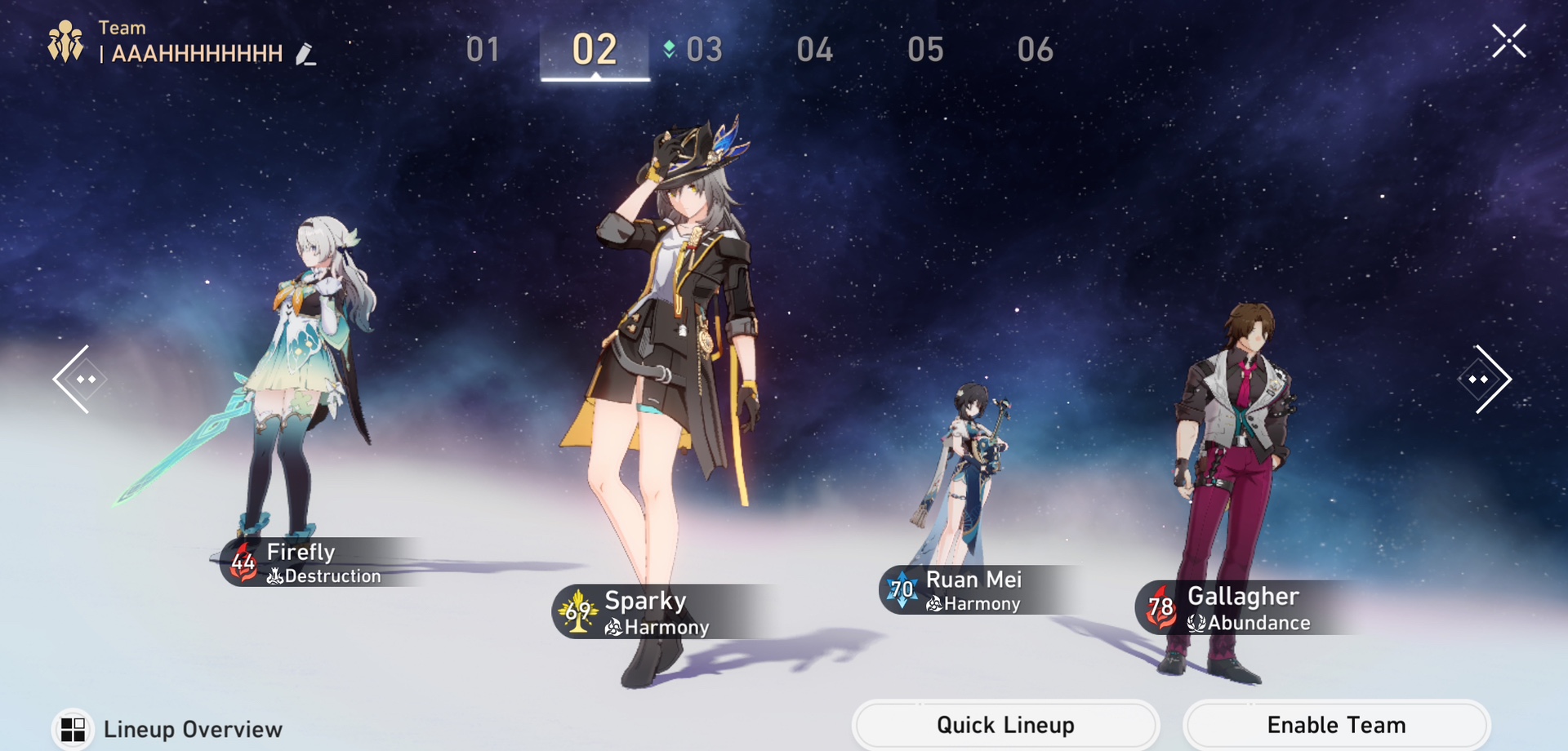Viewport: 1568px width, 751px height.
Task: Click the swap indicator next to slot 03
Action: [x=667, y=50]
